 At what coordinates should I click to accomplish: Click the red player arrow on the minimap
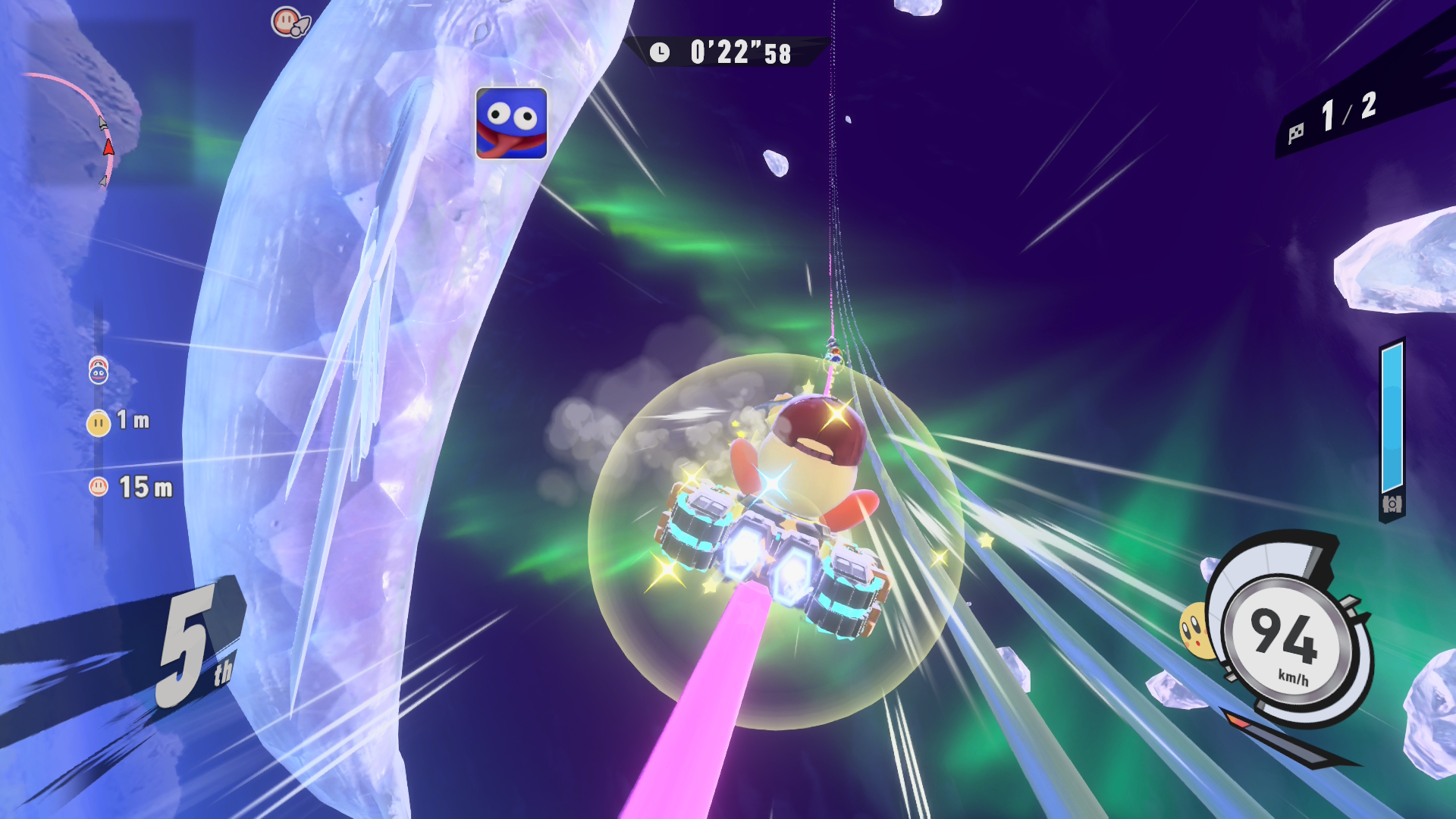point(108,146)
